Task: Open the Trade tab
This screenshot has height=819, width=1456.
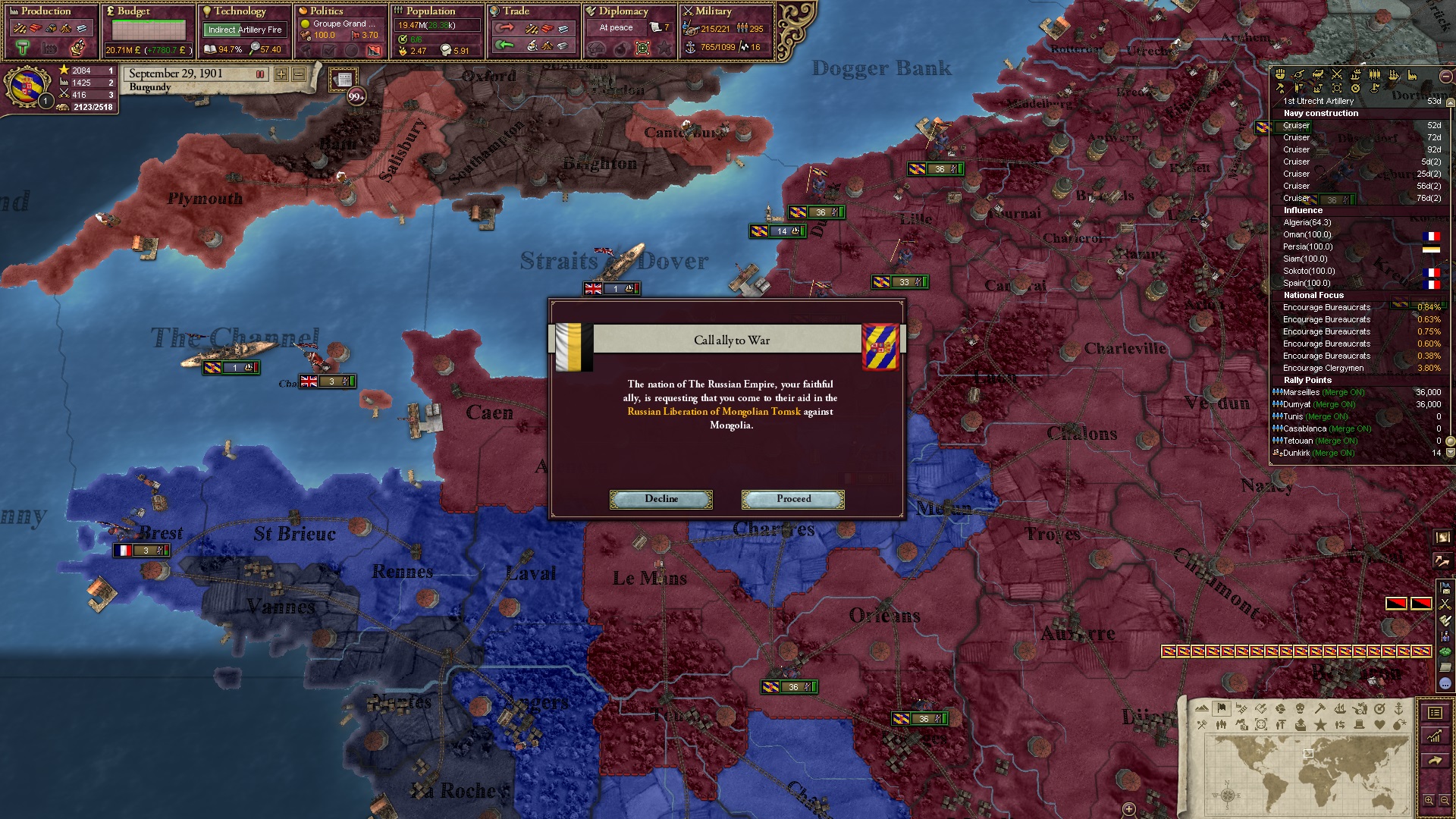Action: (516, 11)
